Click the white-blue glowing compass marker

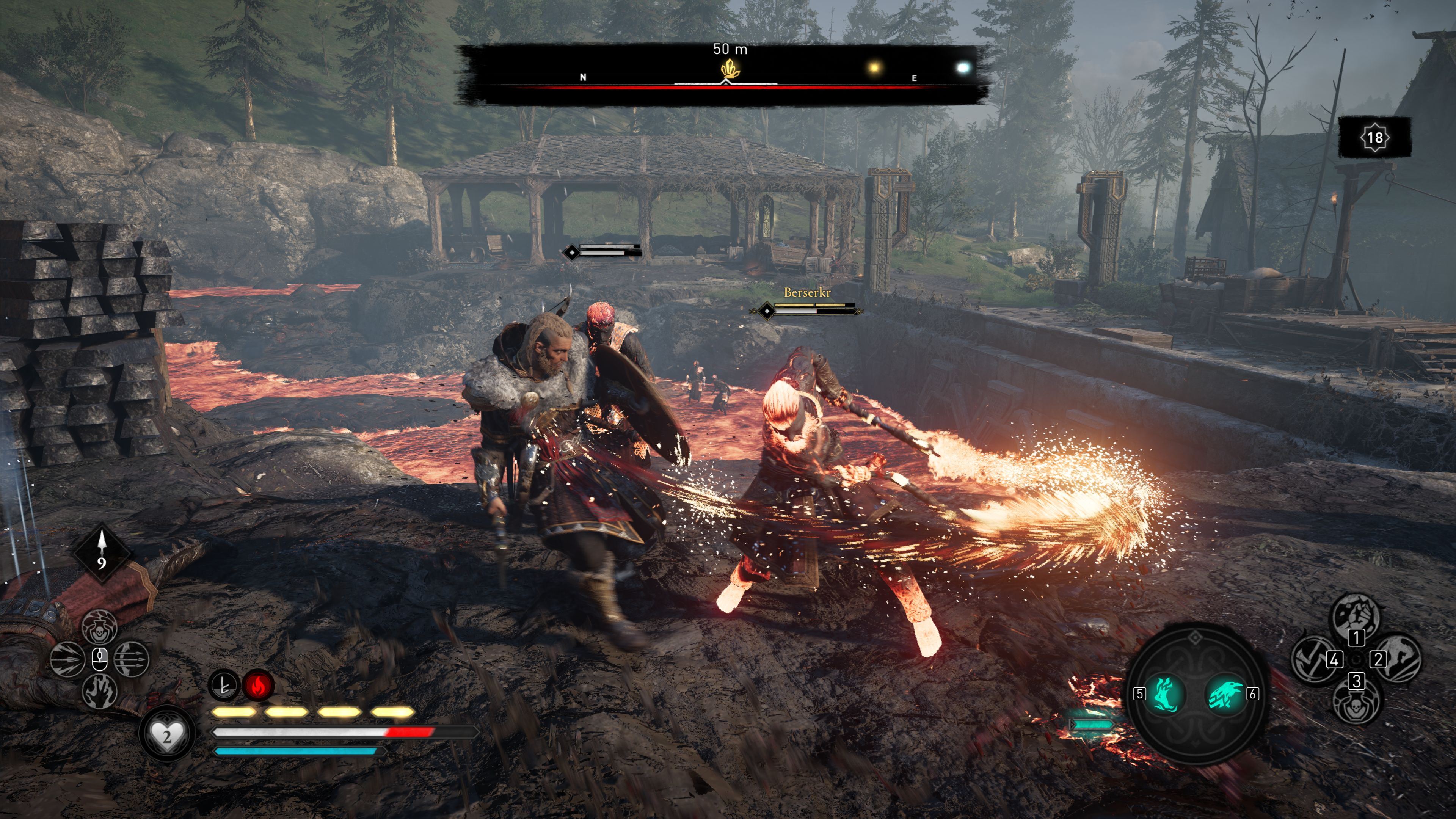click(963, 68)
